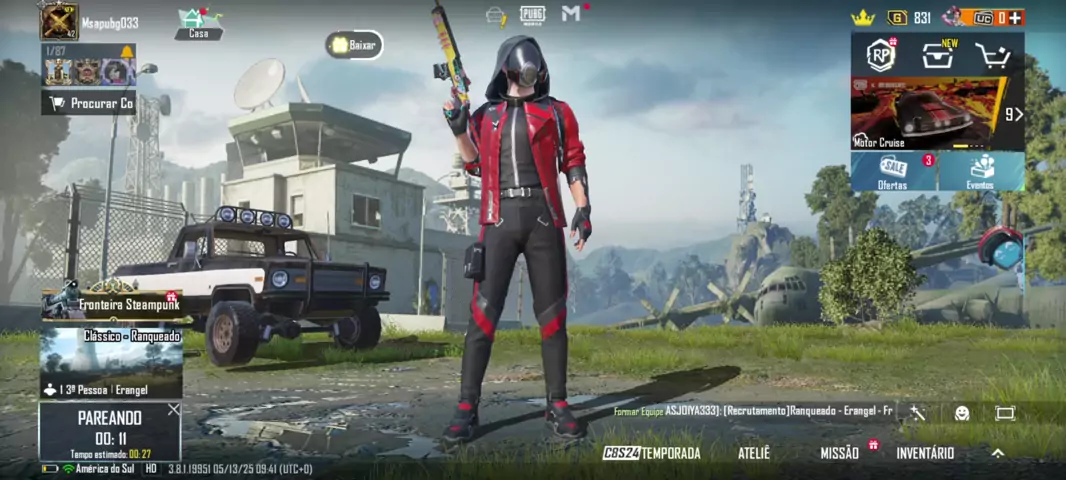This screenshot has width=1066, height=480.
Task: Open the Msapubg033 player profile avatar
Action: coord(59,22)
